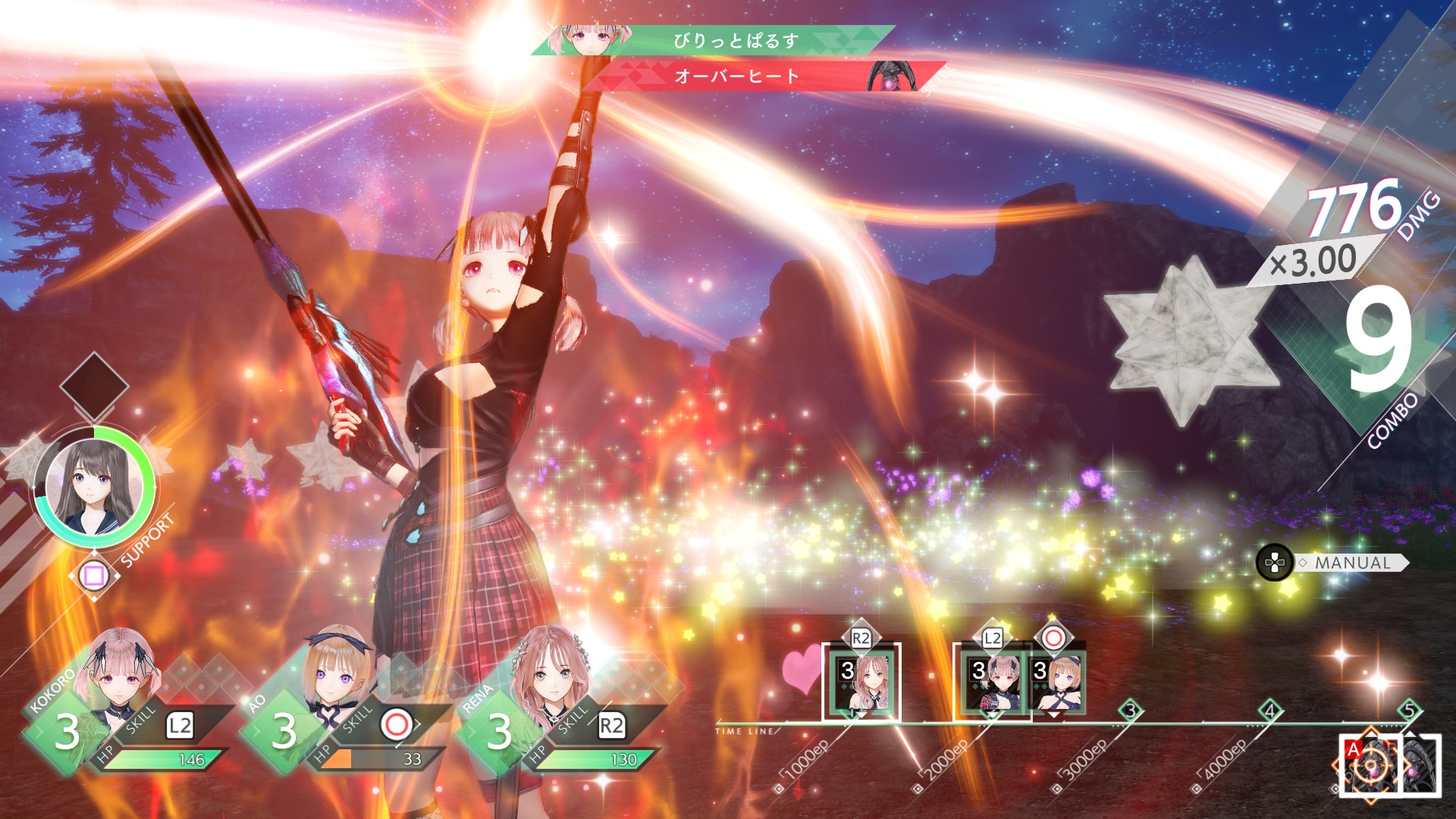Click gear 5 marker on the timeline
1456x819 pixels.
click(x=1409, y=711)
